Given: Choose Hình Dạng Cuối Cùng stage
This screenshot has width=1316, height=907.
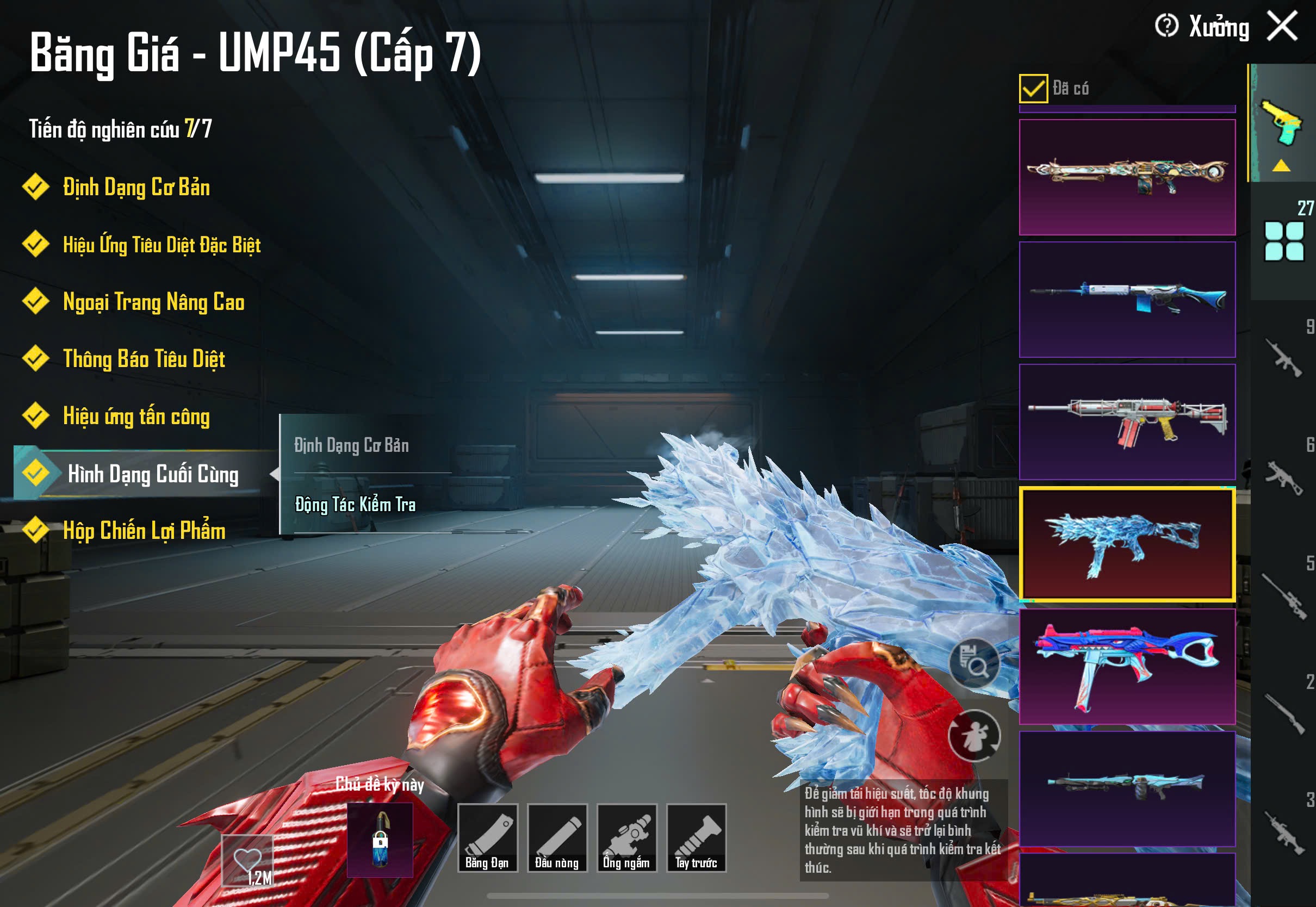Looking at the screenshot, I should [x=152, y=474].
